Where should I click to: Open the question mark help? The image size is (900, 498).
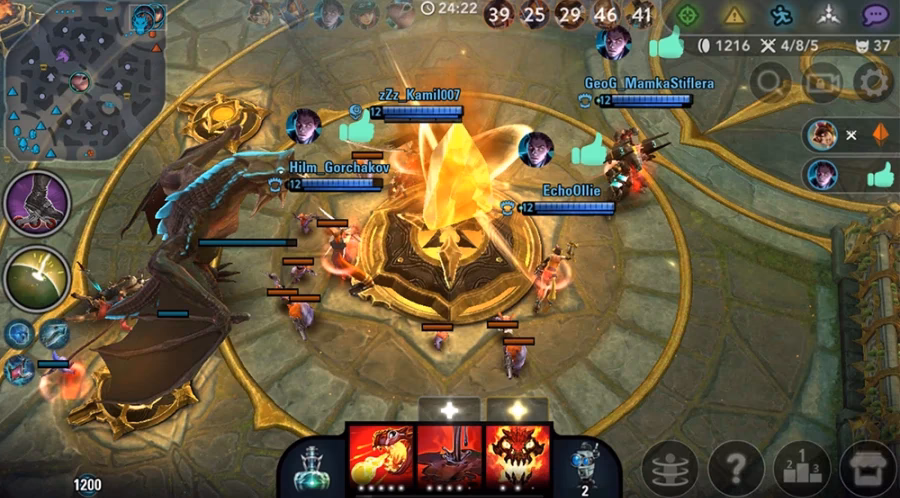(x=736, y=467)
